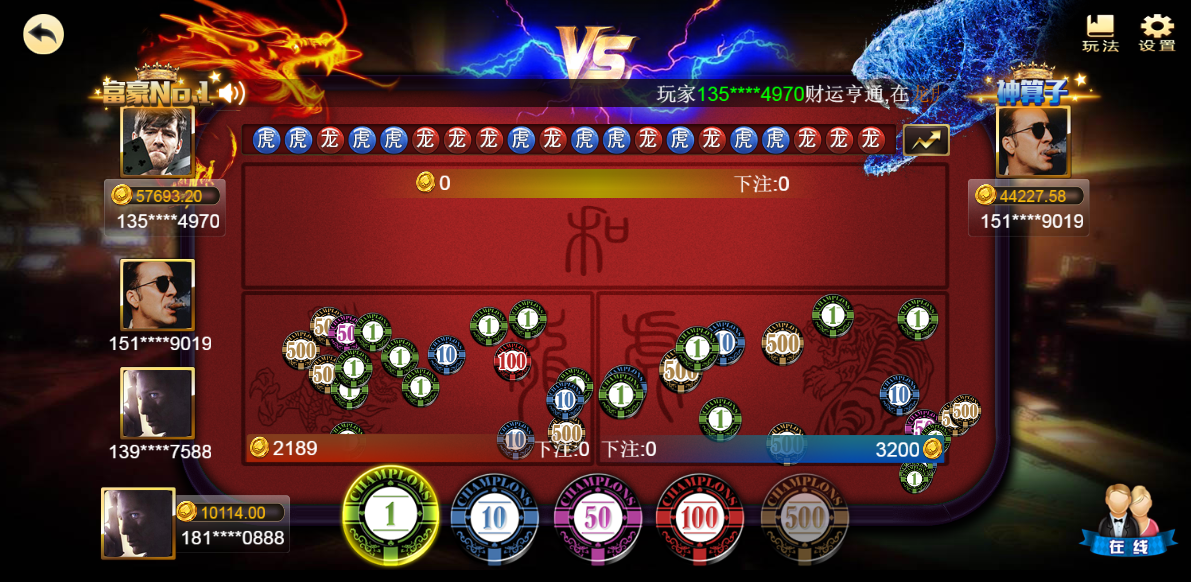Toggle the speaker sound icon
The height and width of the screenshot is (582, 1191).
(x=232, y=94)
